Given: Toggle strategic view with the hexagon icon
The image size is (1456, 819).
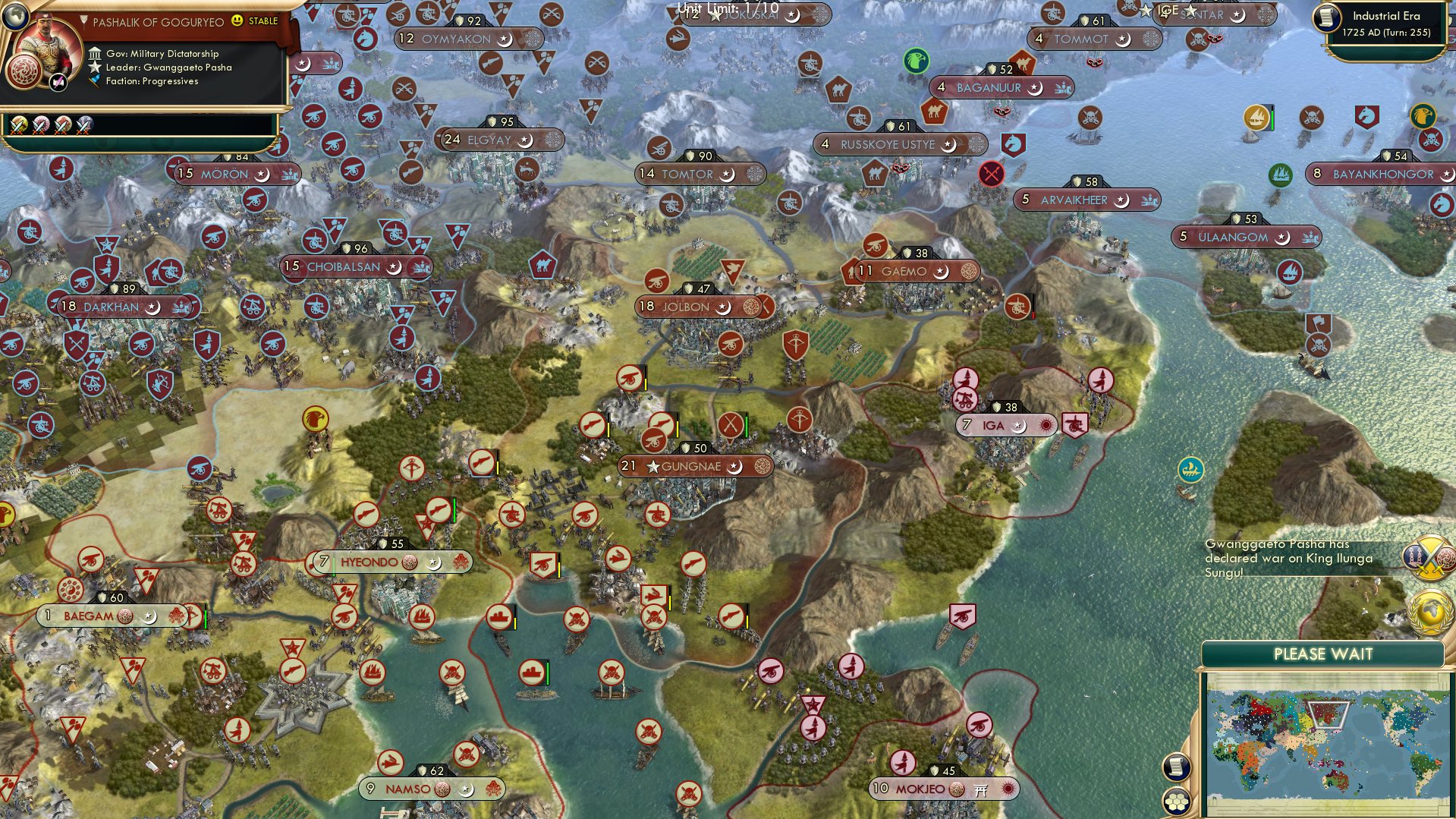Looking at the screenshot, I should click(1175, 801).
